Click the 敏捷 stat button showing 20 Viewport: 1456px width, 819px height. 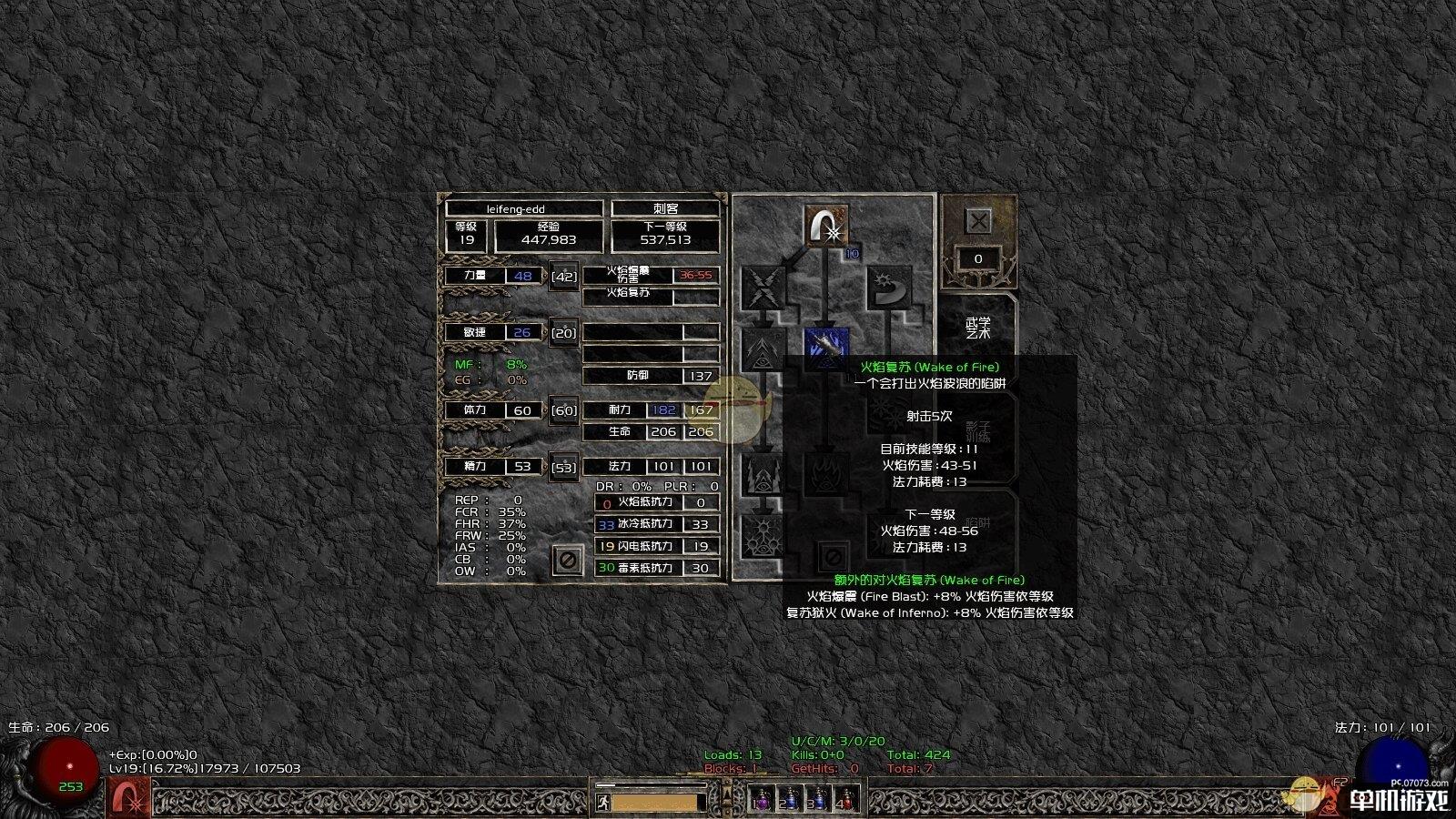(564, 333)
